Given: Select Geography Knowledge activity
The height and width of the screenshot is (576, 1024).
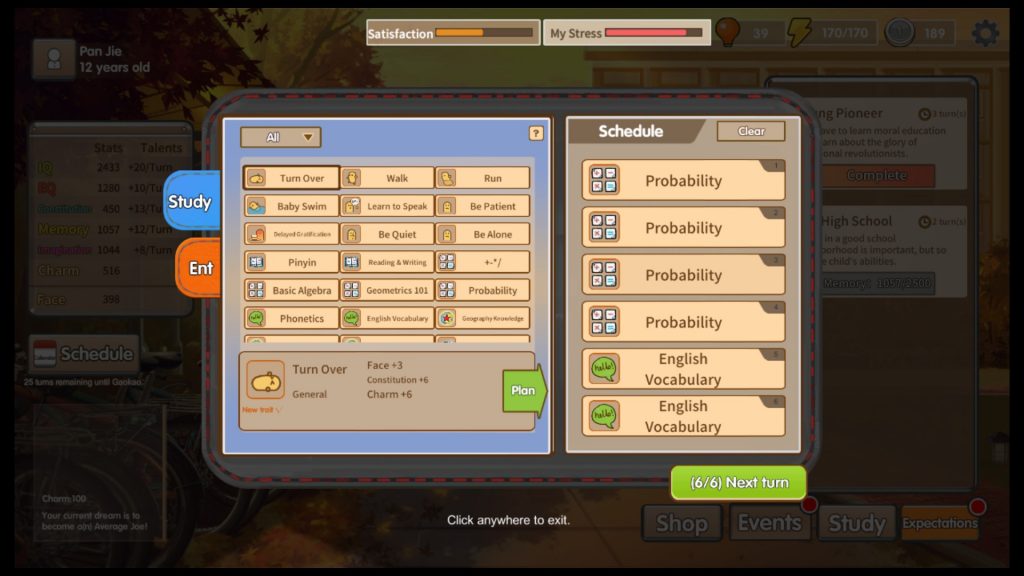Looking at the screenshot, I should pyautogui.click(x=483, y=318).
